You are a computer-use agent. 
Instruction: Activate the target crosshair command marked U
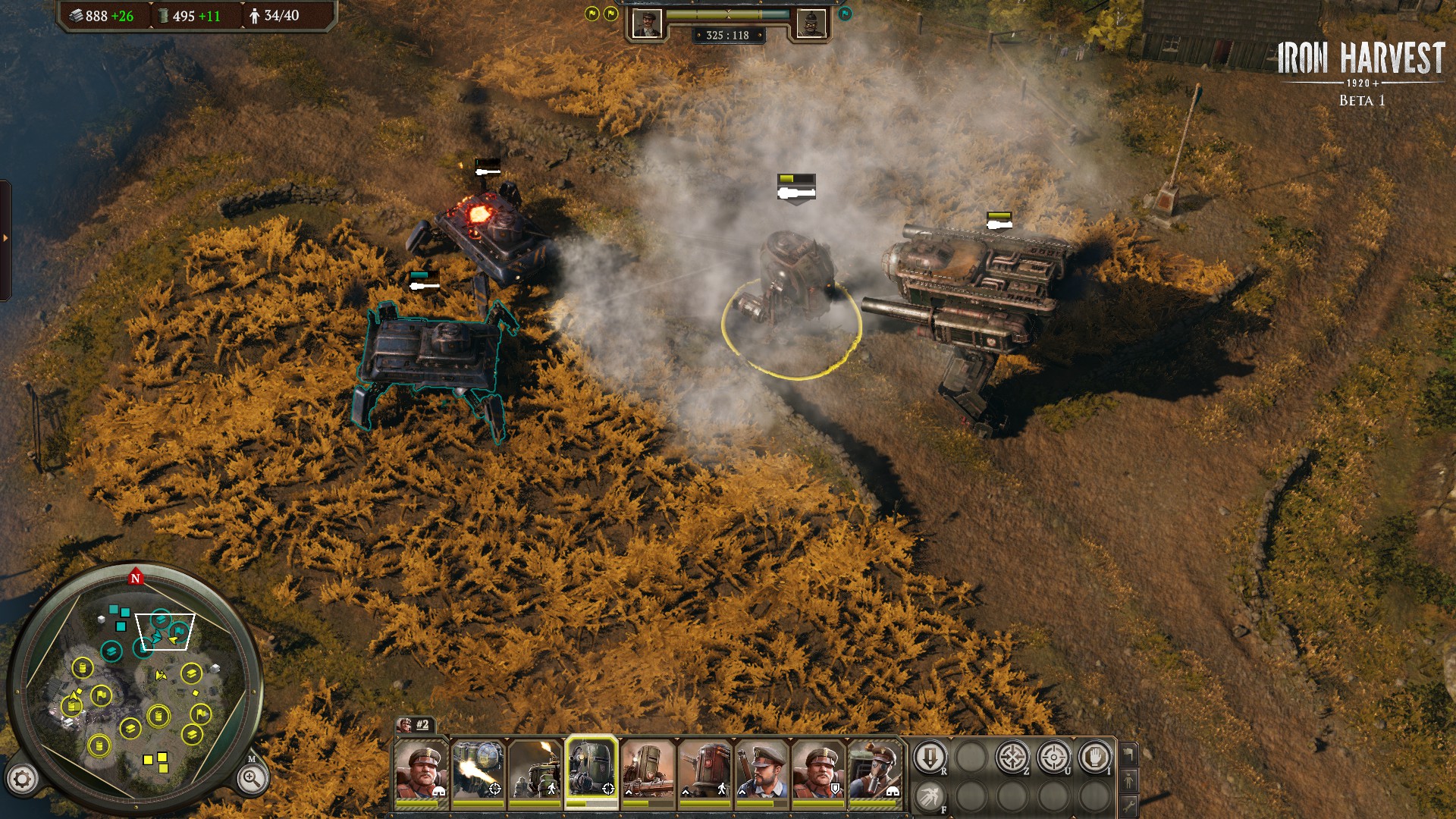tap(1053, 758)
